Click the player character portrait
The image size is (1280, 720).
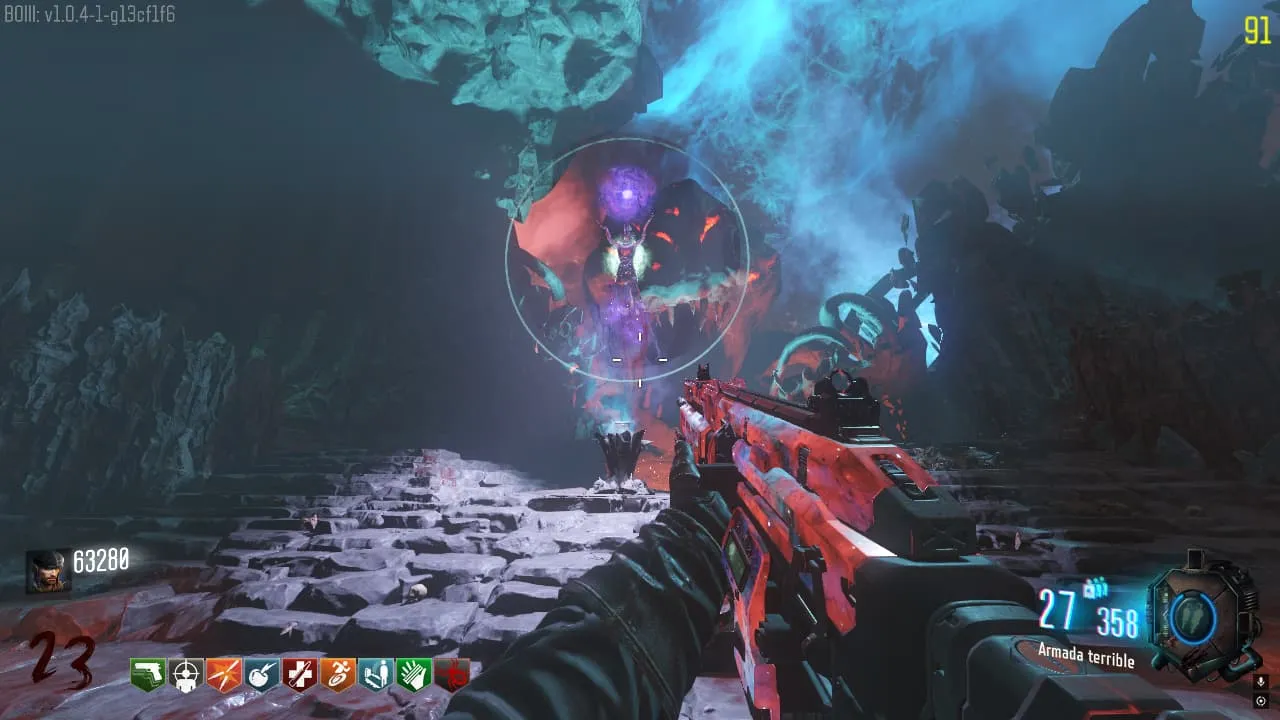[48, 571]
